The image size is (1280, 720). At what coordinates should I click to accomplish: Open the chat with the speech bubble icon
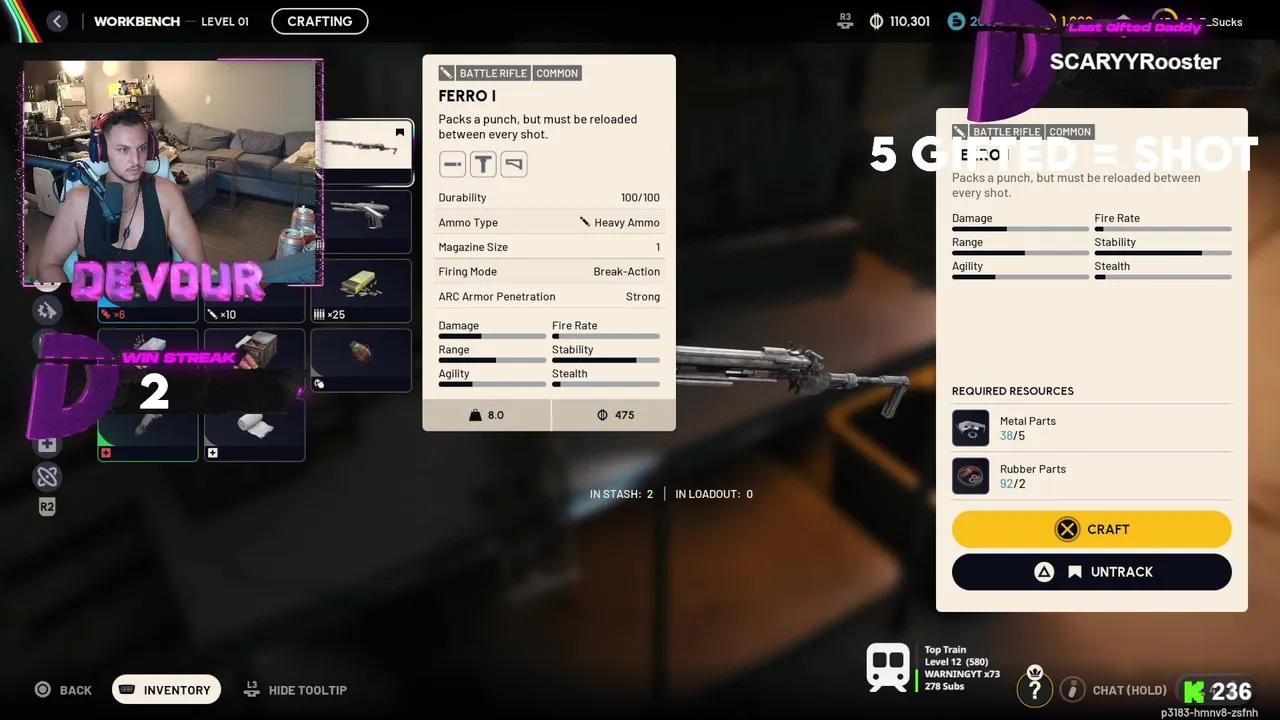click(x=1072, y=689)
